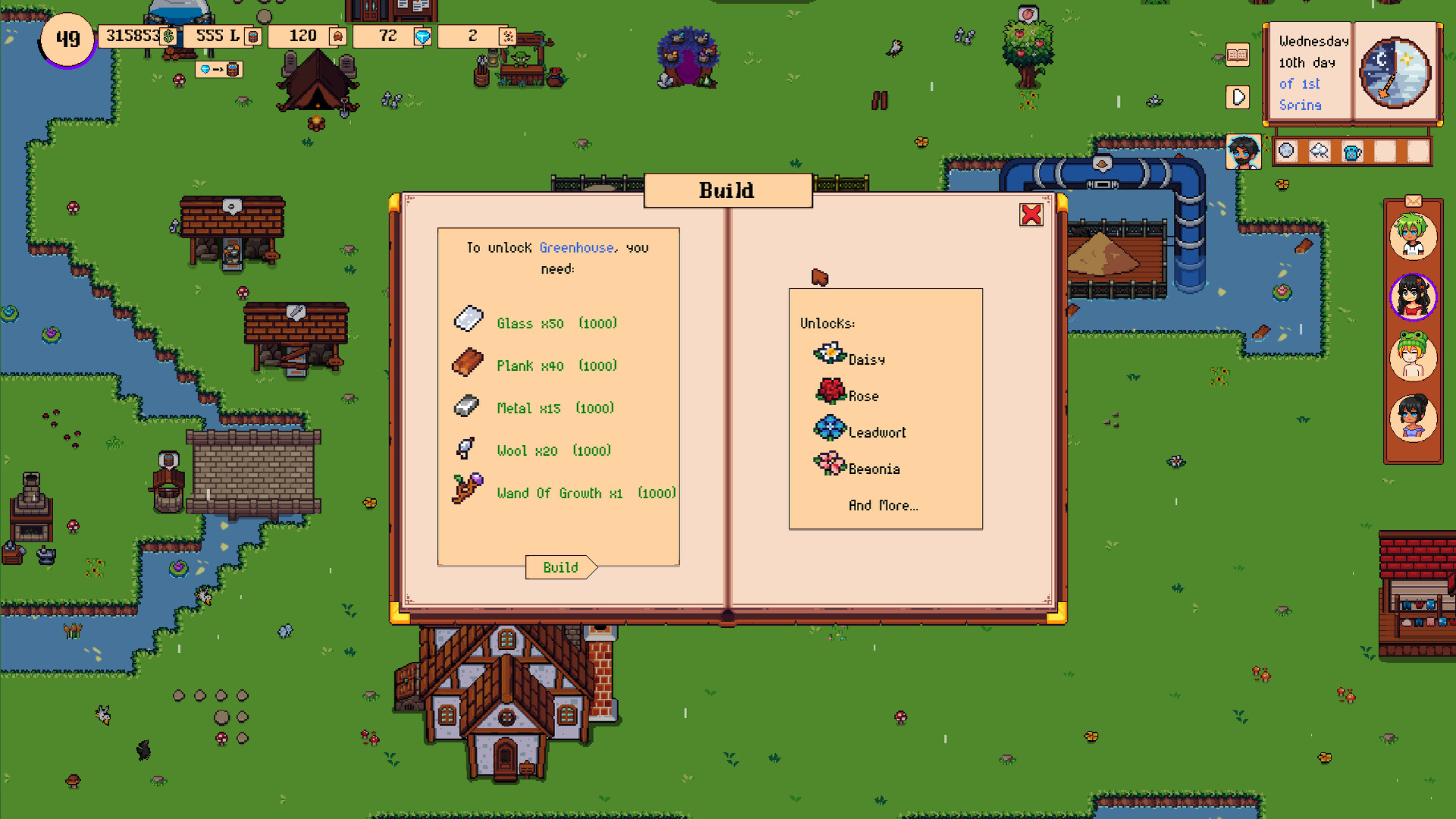Collapse the calendar panel with the arrow icon
The height and width of the screenshot is (819, 1456).
point(1238,96)
